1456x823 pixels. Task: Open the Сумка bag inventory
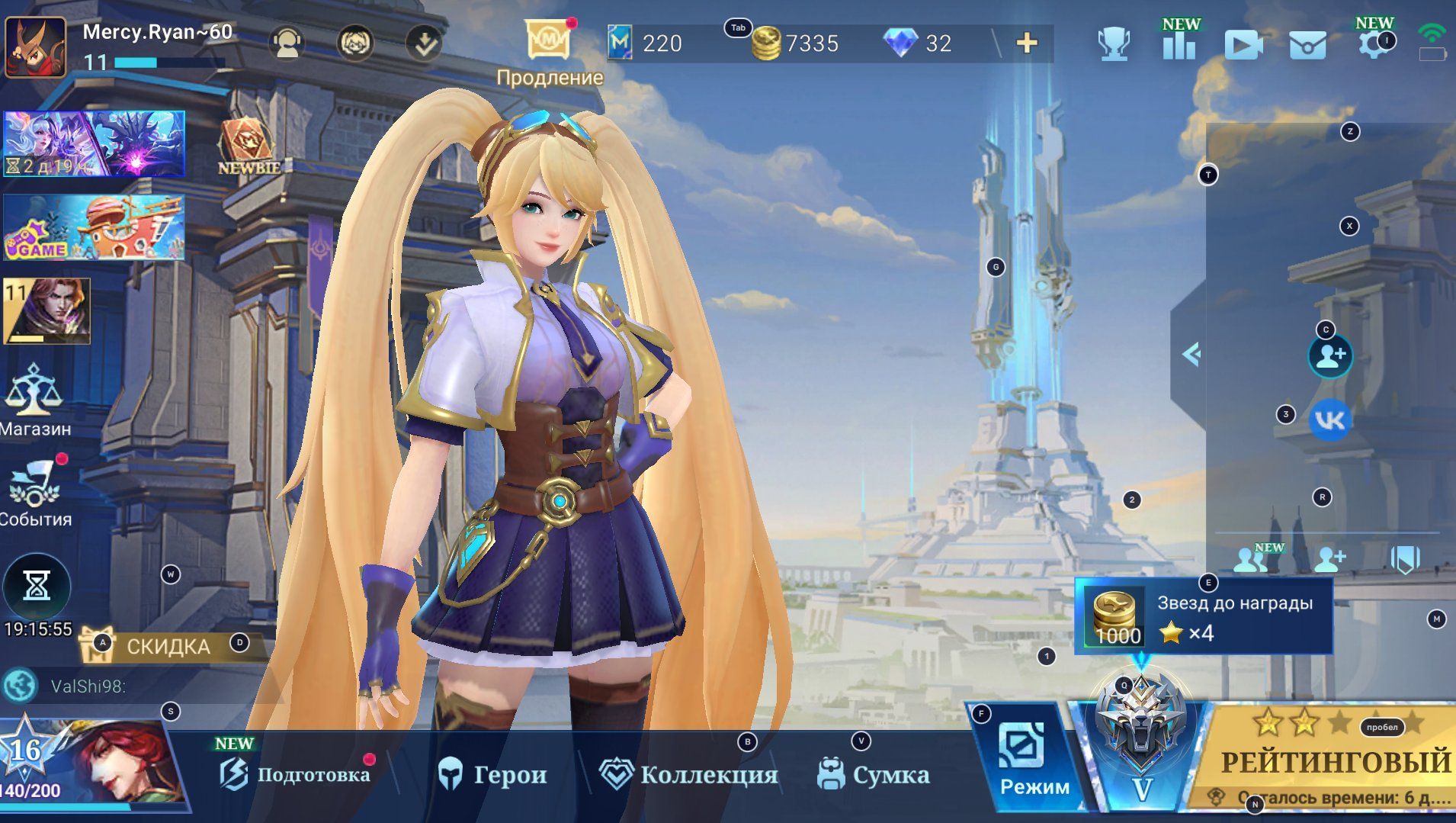(874, 775)
